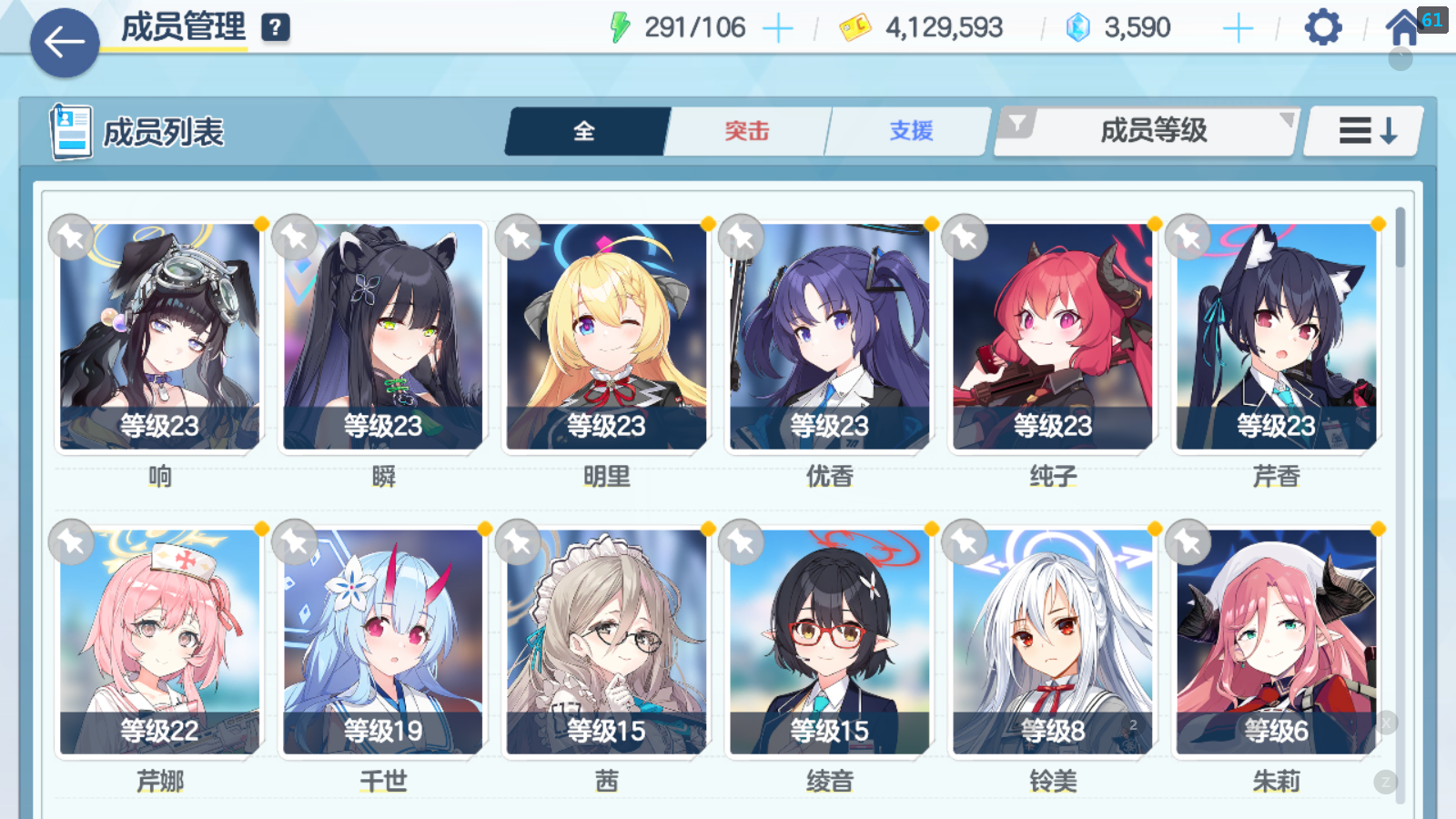Pin the character card for 朱莉
The image size is (1456, 819).
click(1189, 541)
